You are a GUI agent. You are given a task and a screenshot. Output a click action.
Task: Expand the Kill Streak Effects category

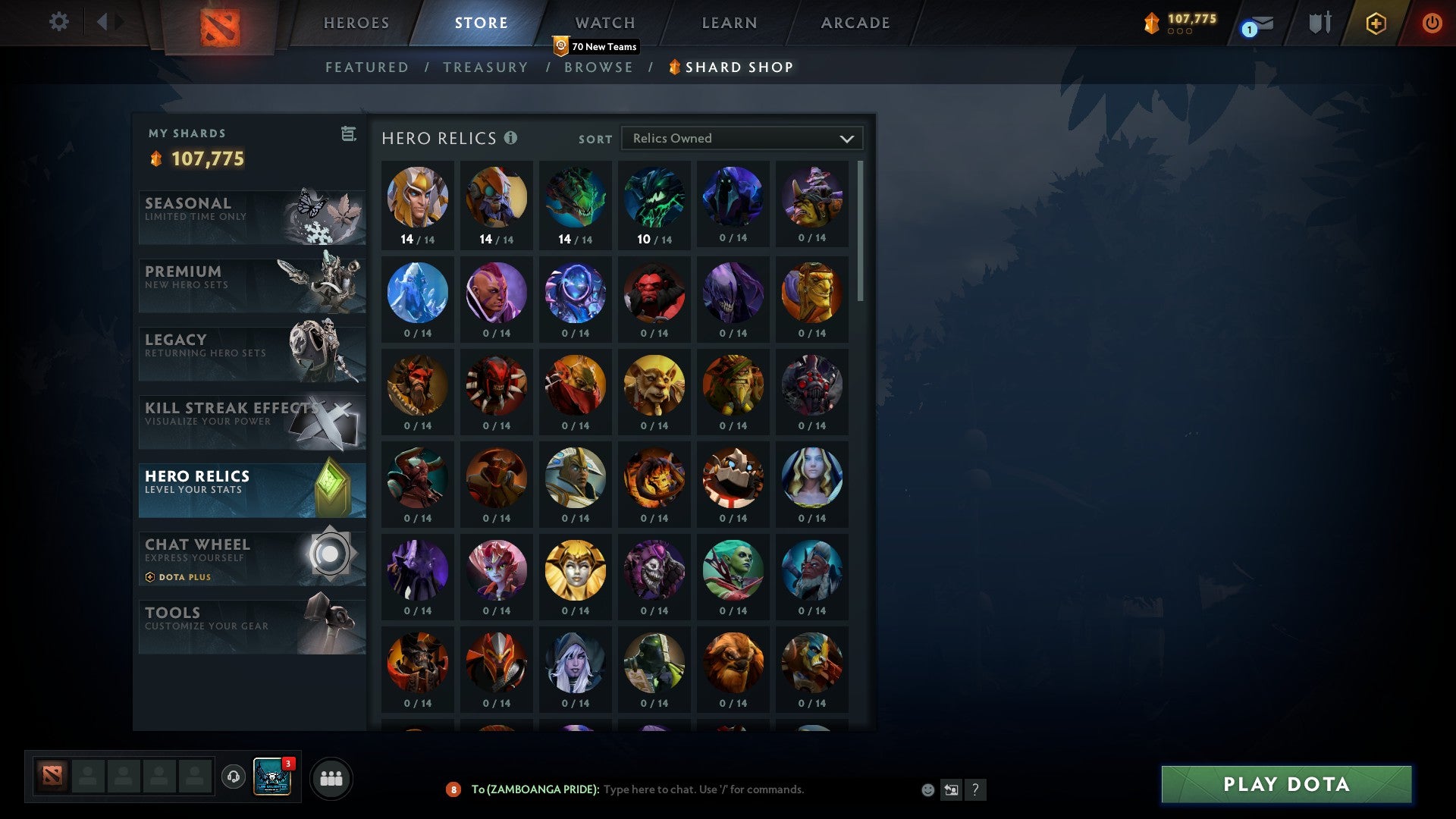click(253, 422)
